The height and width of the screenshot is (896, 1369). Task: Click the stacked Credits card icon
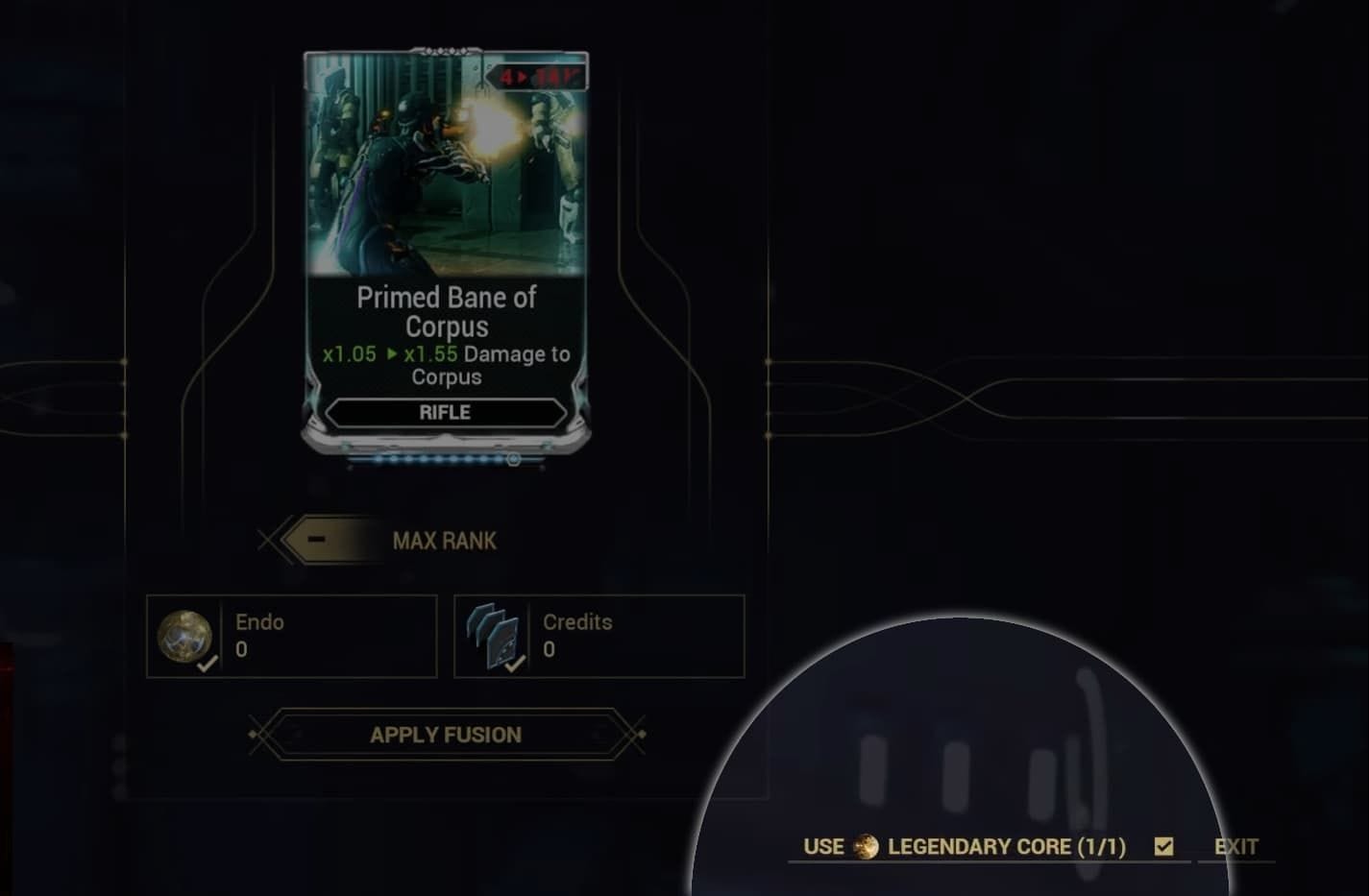coord(492,636)
